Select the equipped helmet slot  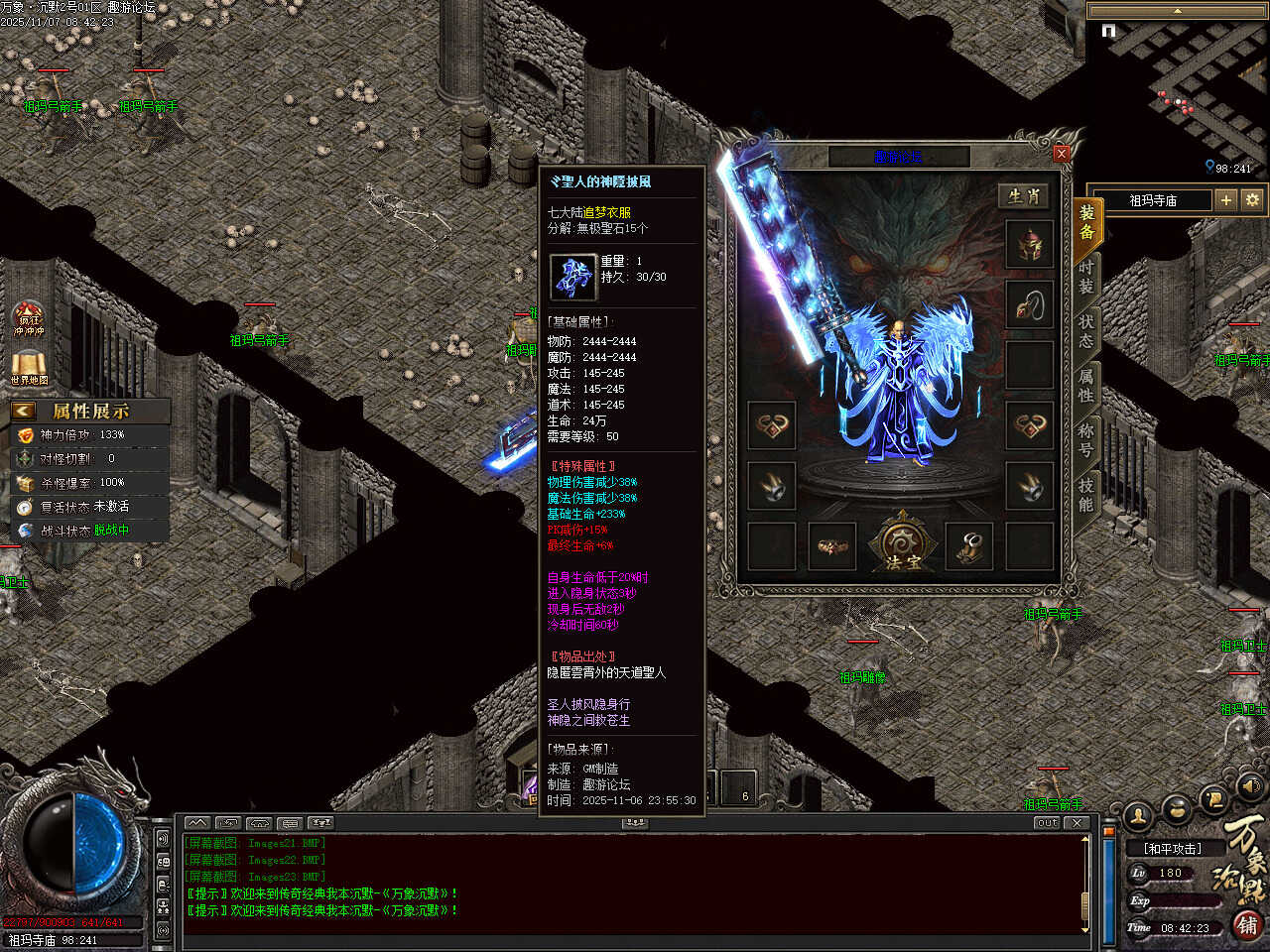(1030, 245)
